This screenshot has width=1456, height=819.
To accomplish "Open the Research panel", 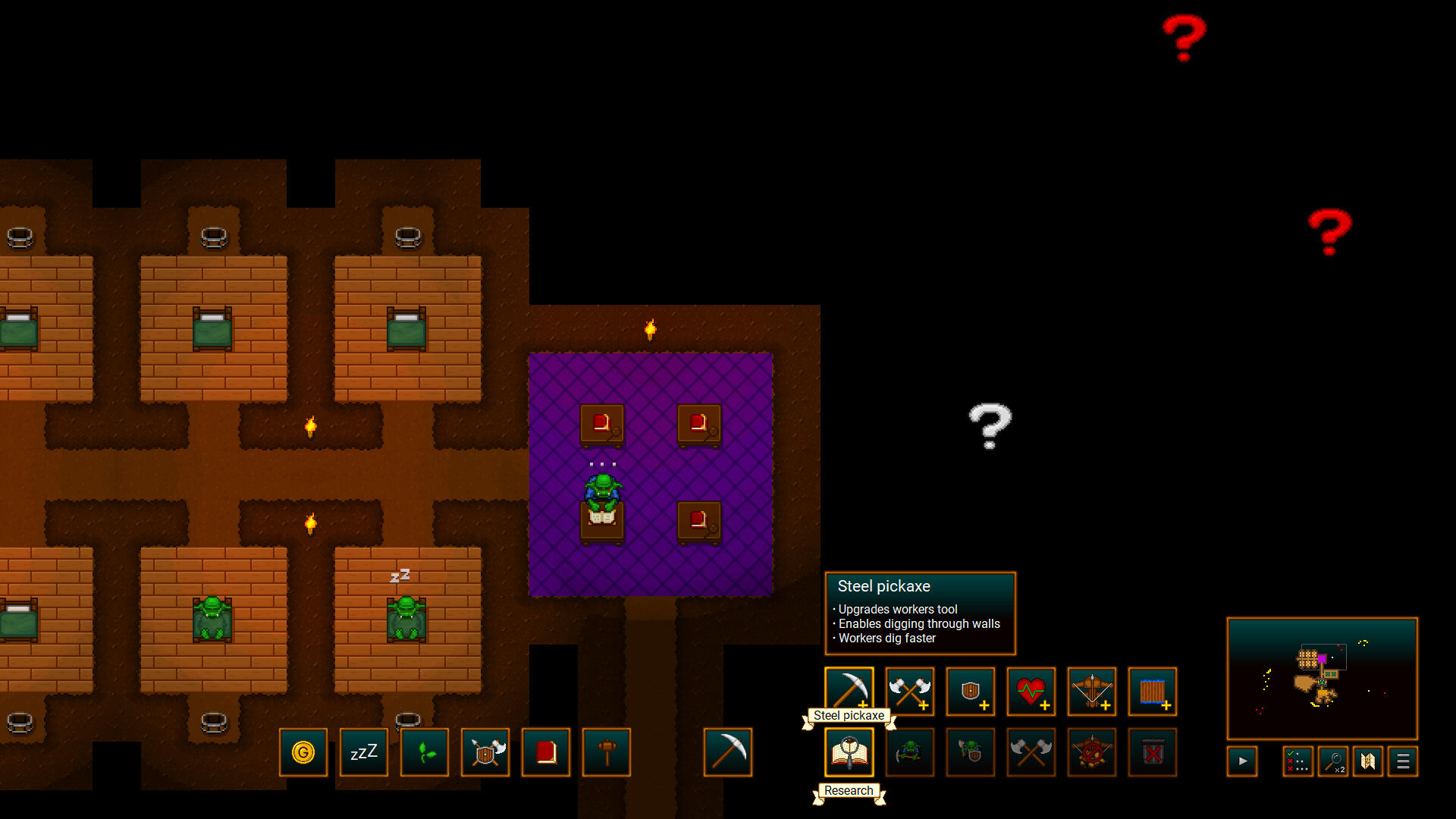I will pyautogui.click(x=849, y=752).
